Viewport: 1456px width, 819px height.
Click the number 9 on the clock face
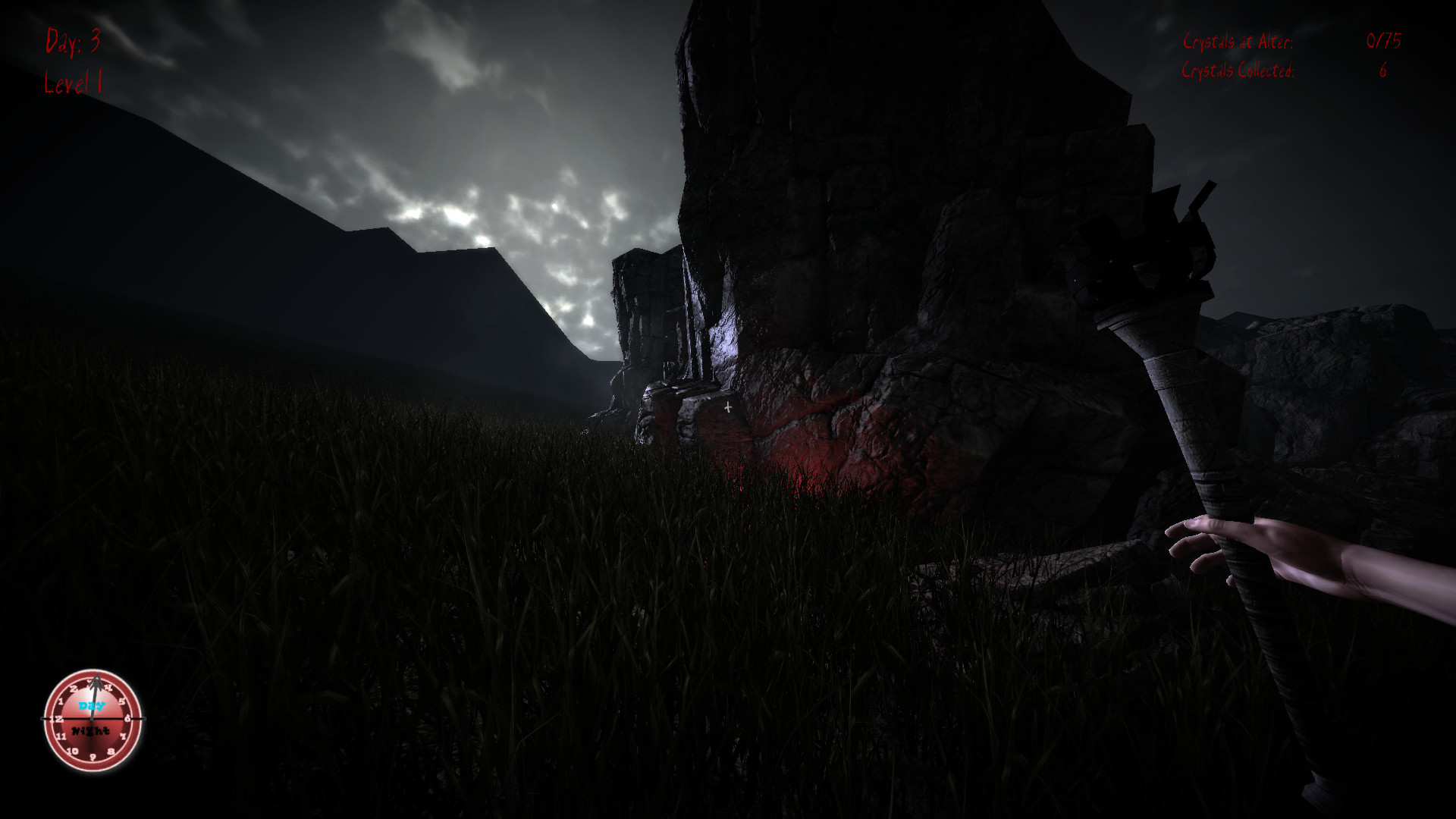pyautogui.click(x=93, y=758)
